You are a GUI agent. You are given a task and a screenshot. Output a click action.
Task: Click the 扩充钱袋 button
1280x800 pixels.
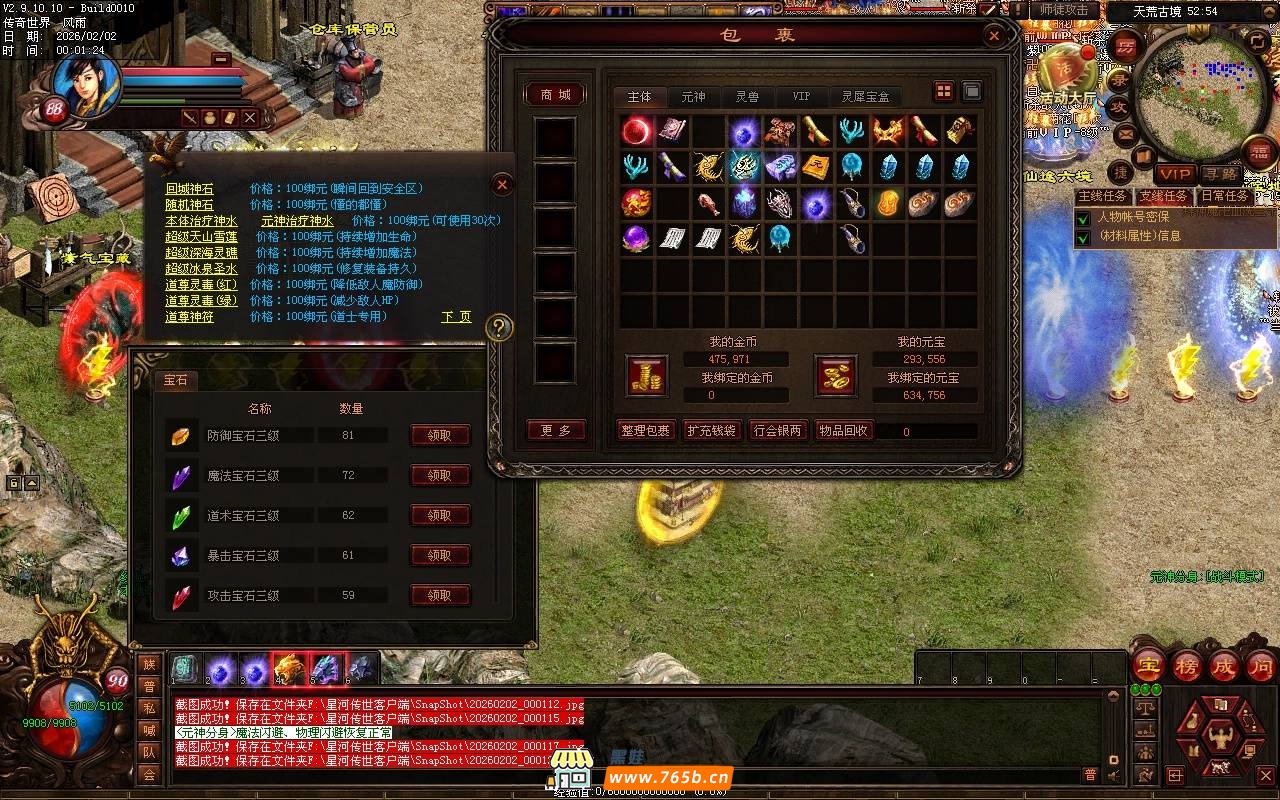pos(711,431)
